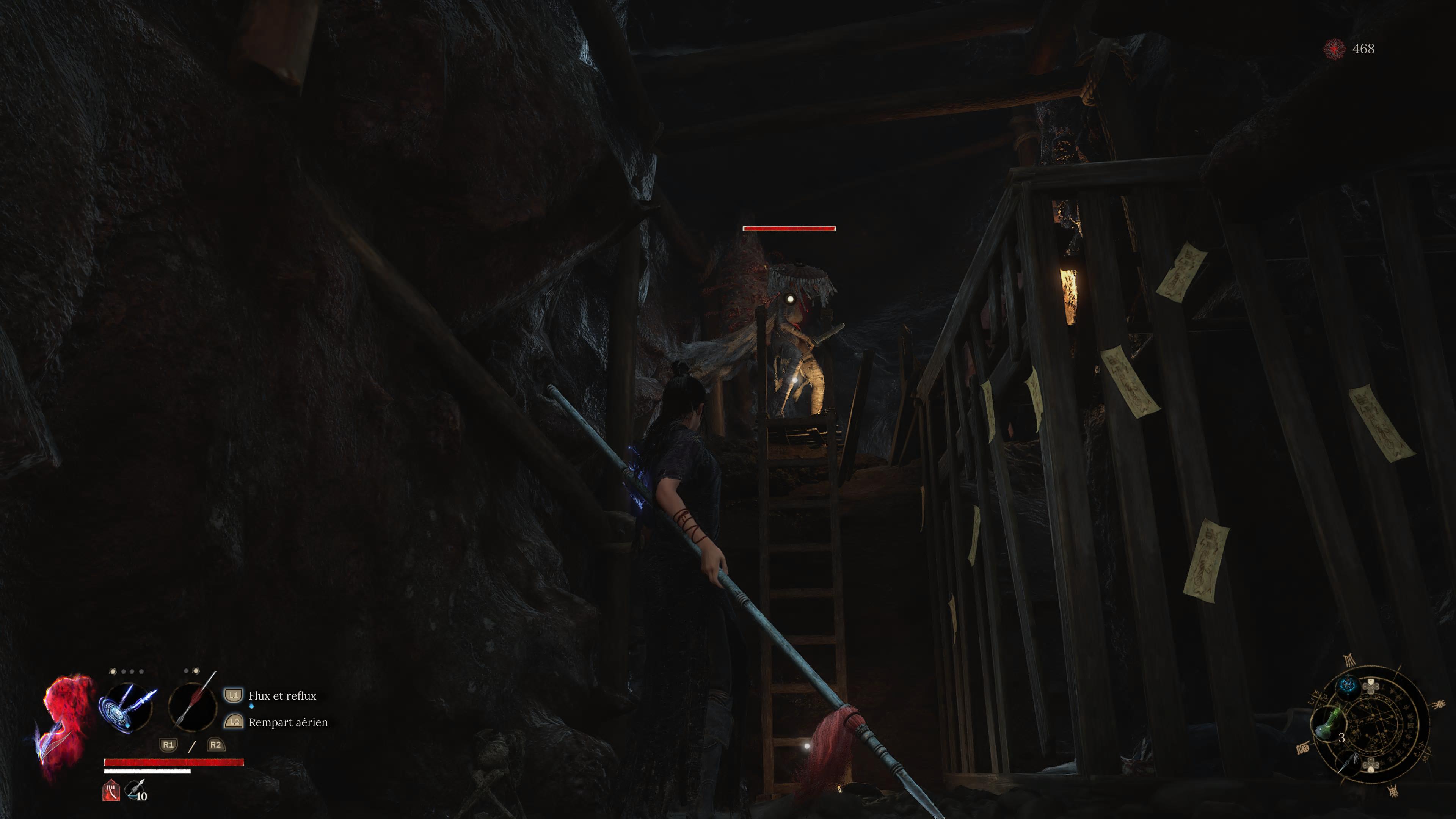Click the red status effect badge
The width and height of the screenshot is (1456, 819).
(111, 790)
